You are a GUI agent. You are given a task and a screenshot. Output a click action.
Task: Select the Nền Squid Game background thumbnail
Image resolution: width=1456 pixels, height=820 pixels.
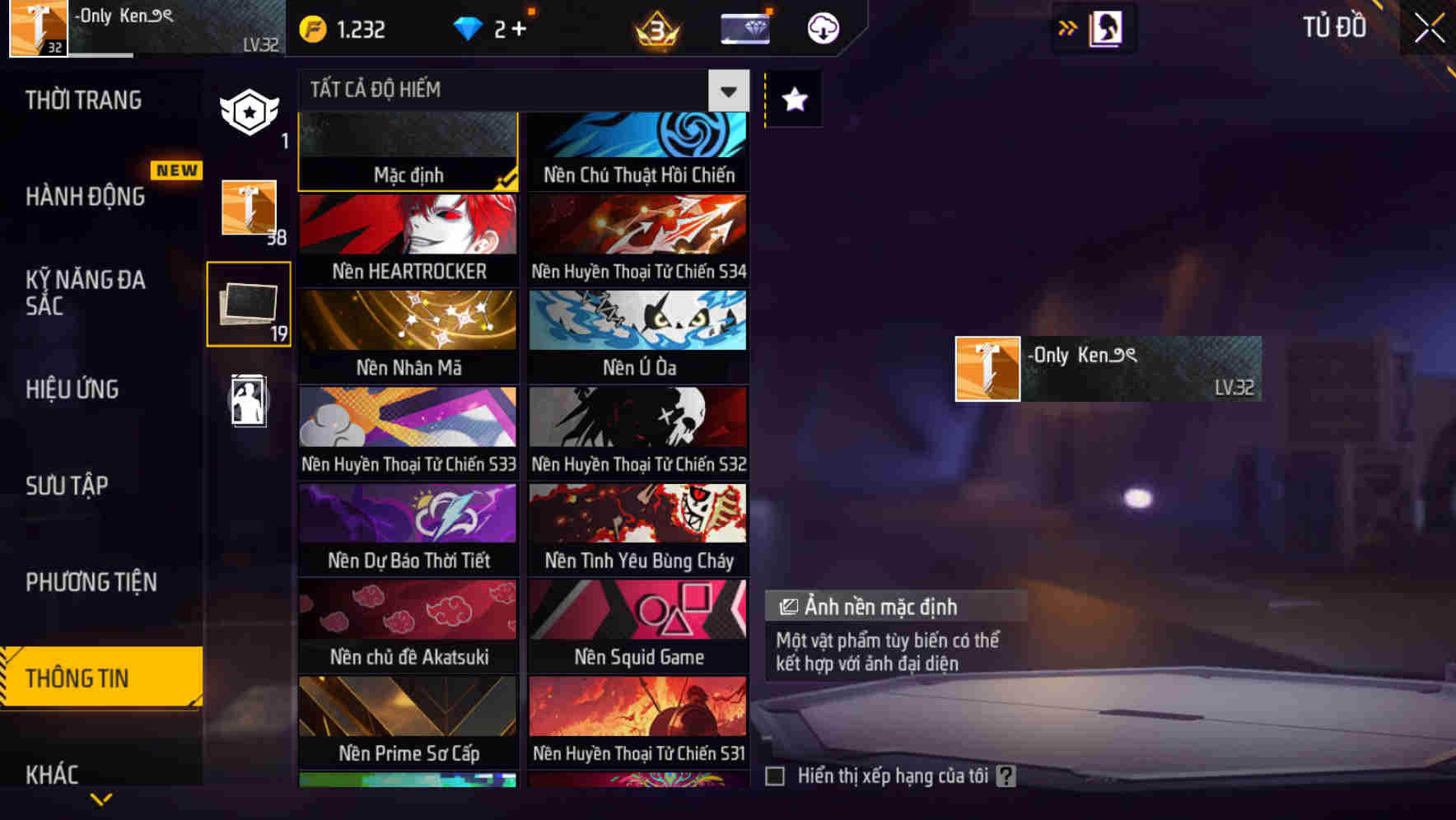(638, 626)
